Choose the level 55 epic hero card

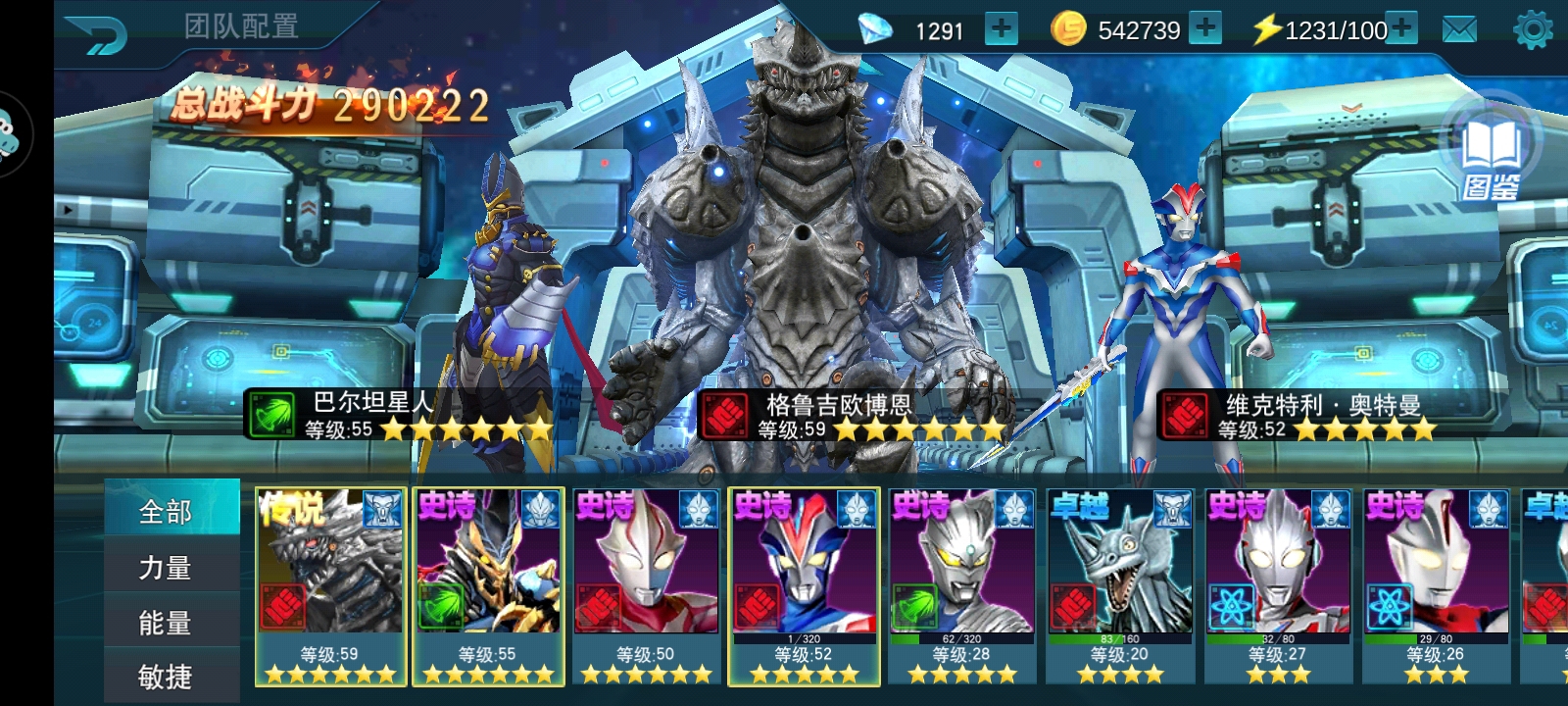pyautogui.click(x=488, y=585)
